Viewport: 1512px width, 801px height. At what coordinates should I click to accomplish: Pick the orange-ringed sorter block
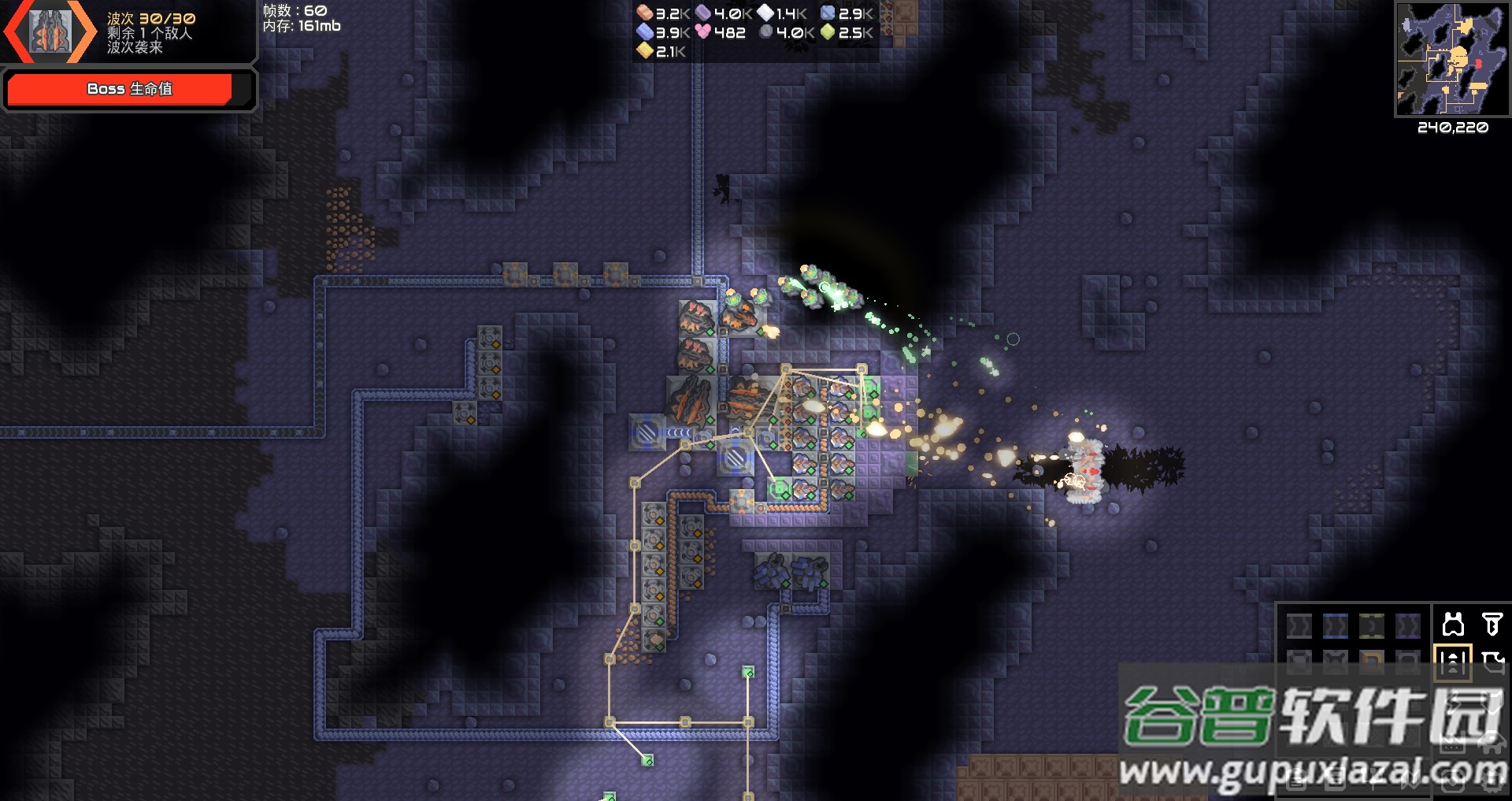(x=1372, y=662)
